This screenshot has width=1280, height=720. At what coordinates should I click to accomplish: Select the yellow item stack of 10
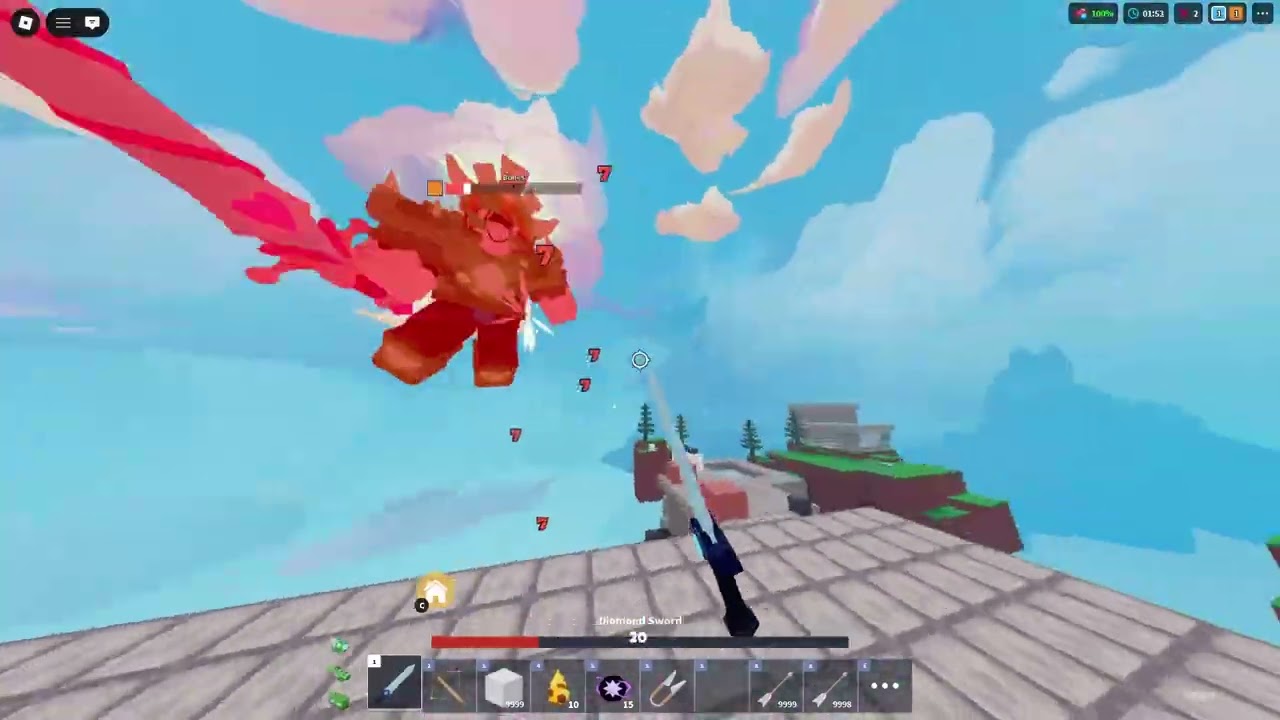tap(558, 685)
